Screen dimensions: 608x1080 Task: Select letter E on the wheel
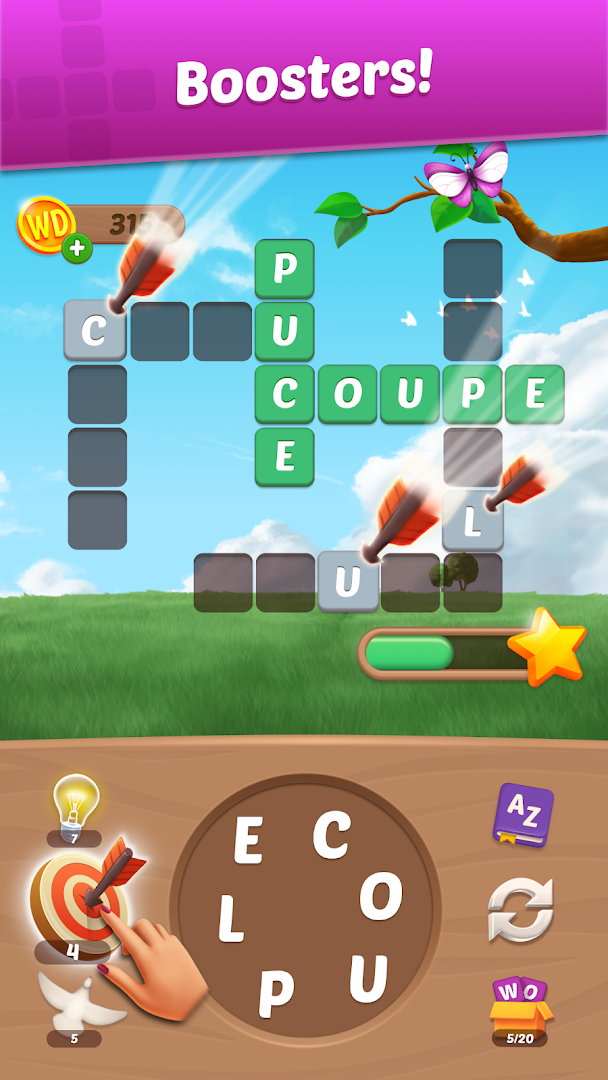coord(248,840)
